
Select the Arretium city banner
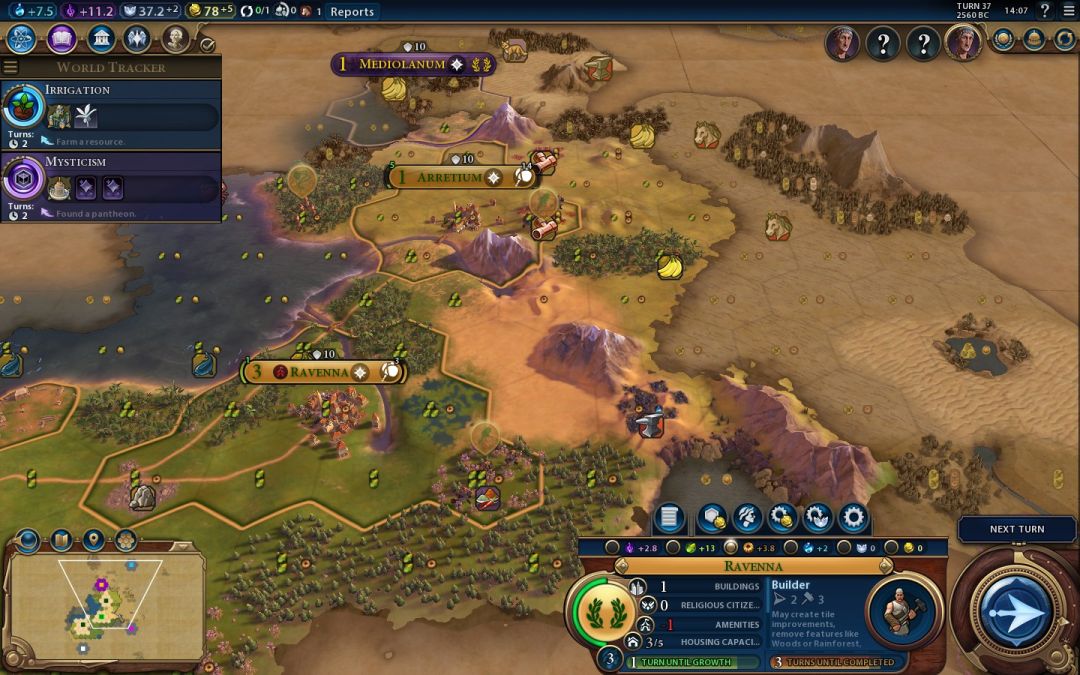(x=450, y=177)
